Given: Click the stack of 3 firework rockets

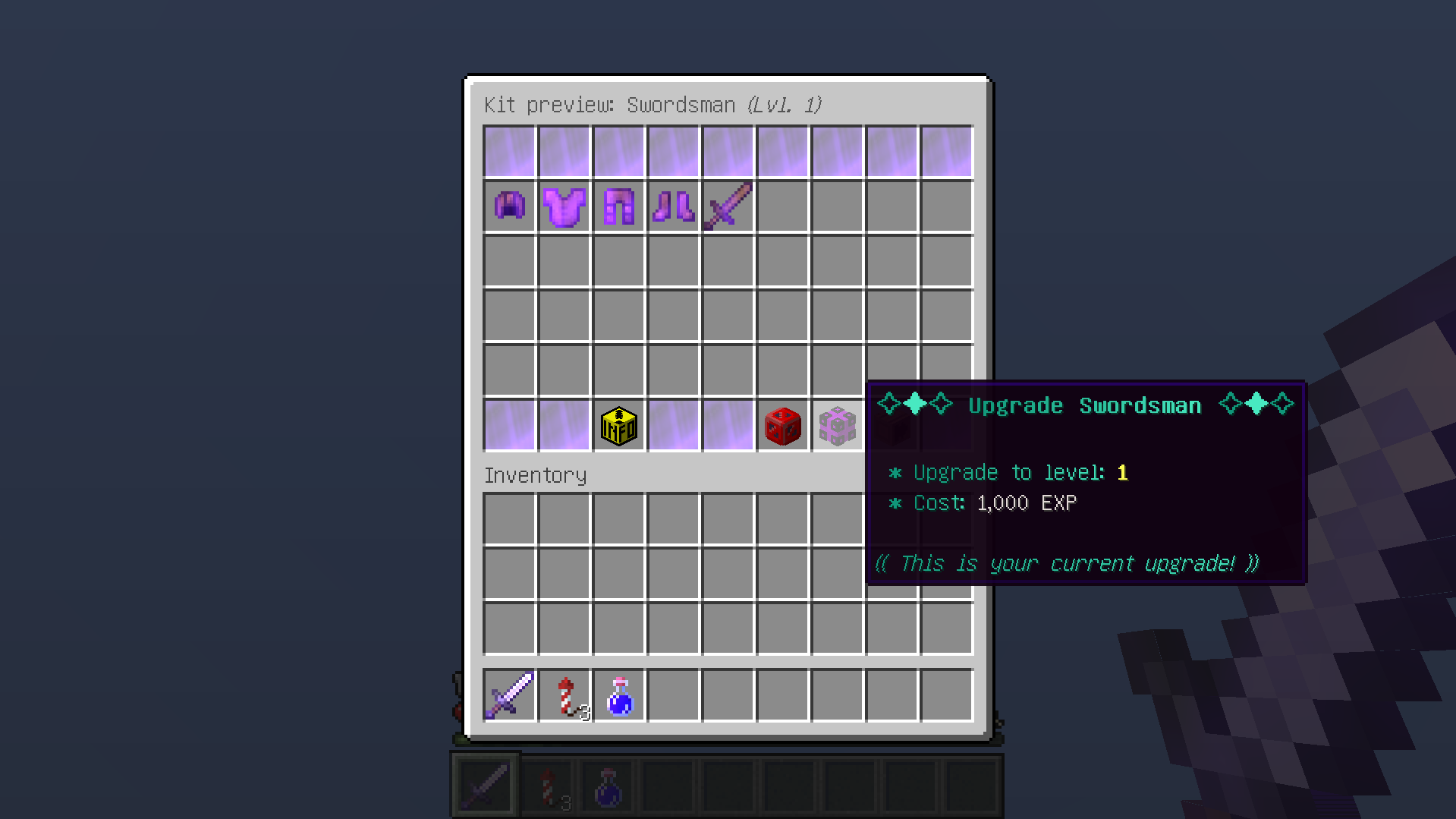Looking at the screenshot, I should 564,695.
